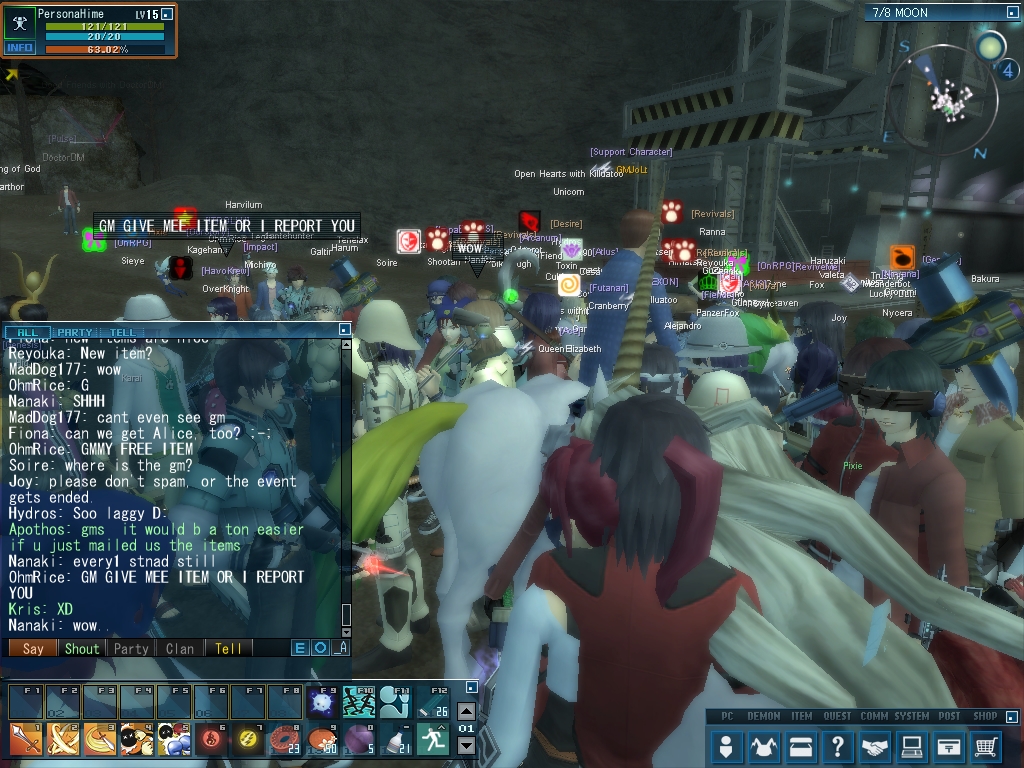Screen dimensions: 1024x768
Task: Switch chat view to the TELL tab
Action: [x=123, y=332]
